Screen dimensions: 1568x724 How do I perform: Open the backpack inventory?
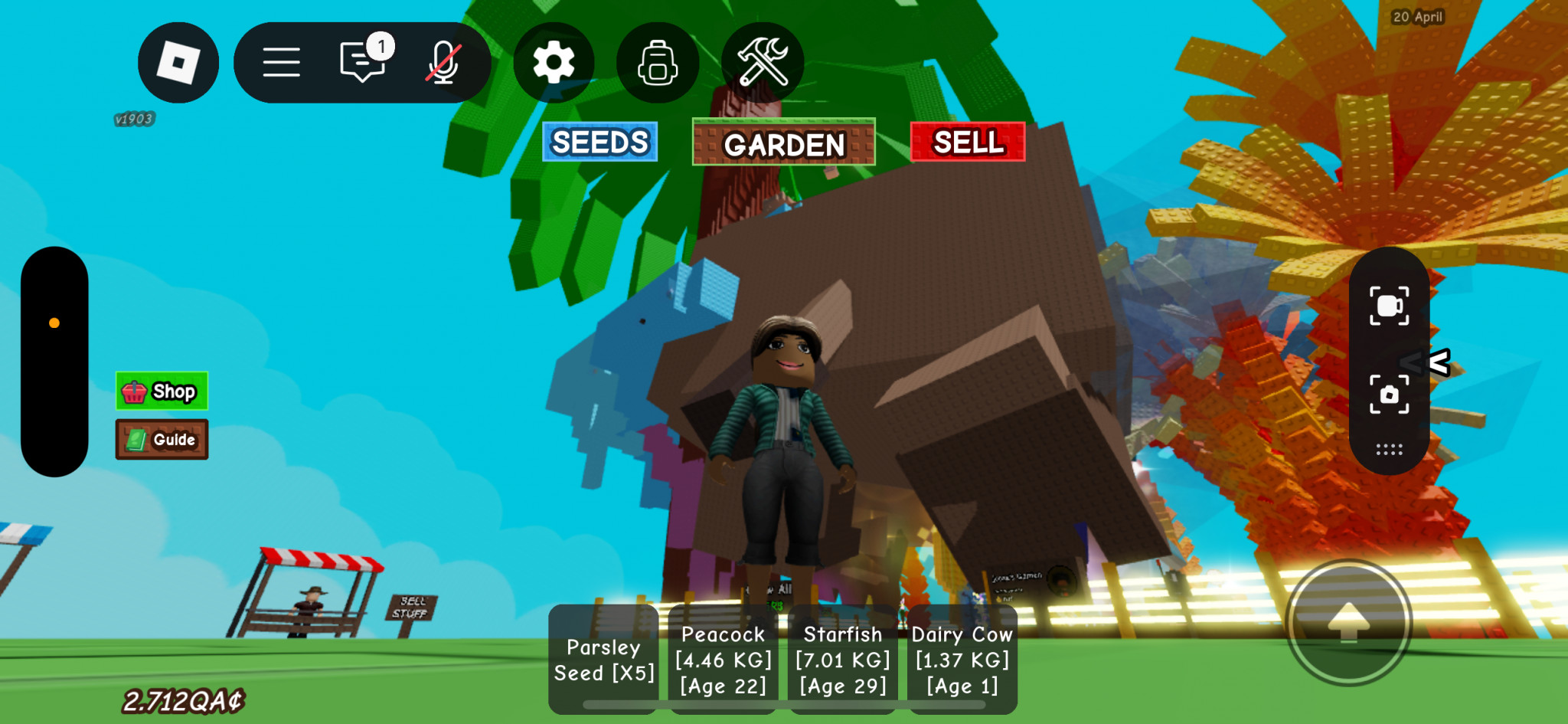[658, 63]
